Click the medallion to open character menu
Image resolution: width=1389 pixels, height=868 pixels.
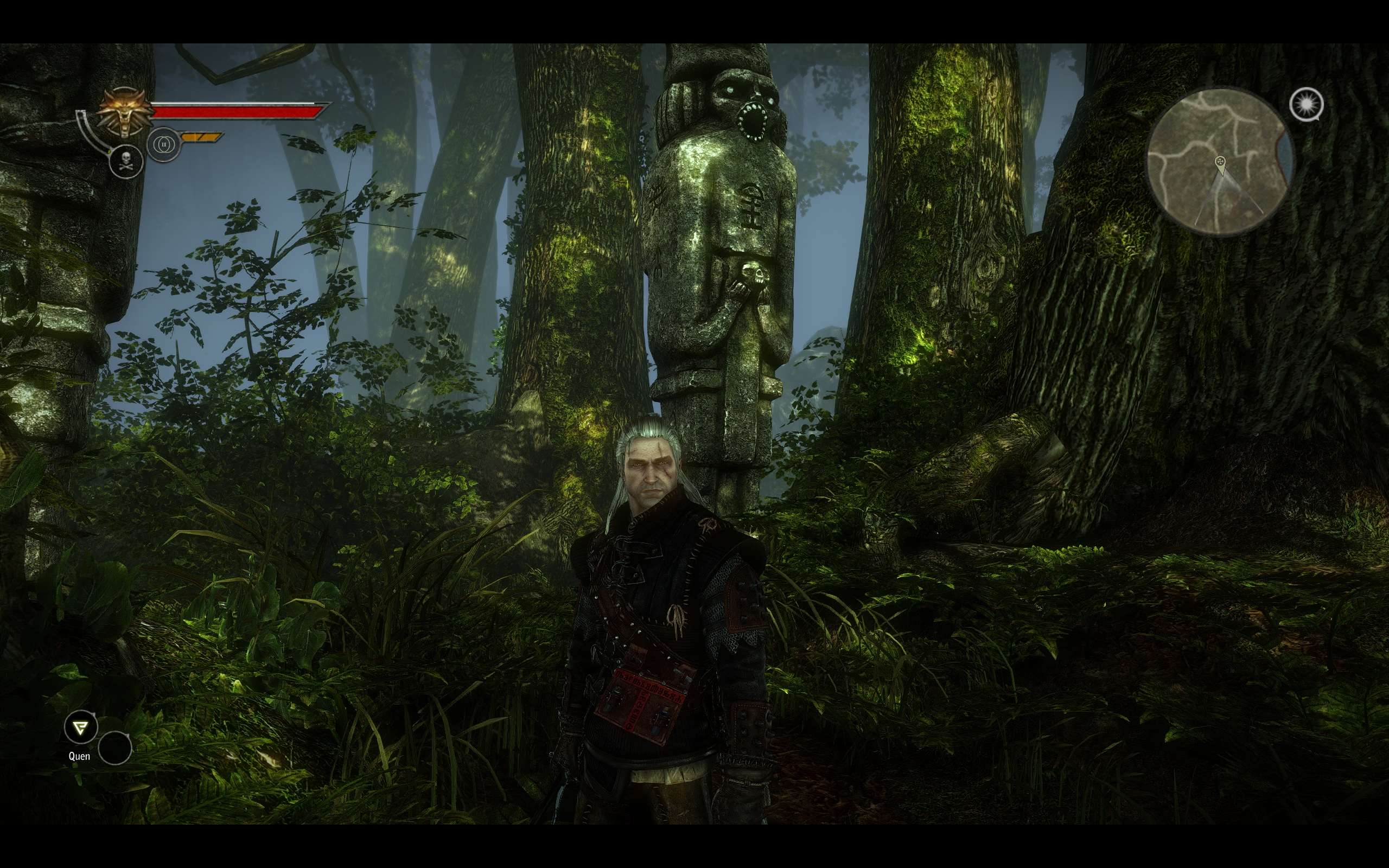[x=123, y=112]
